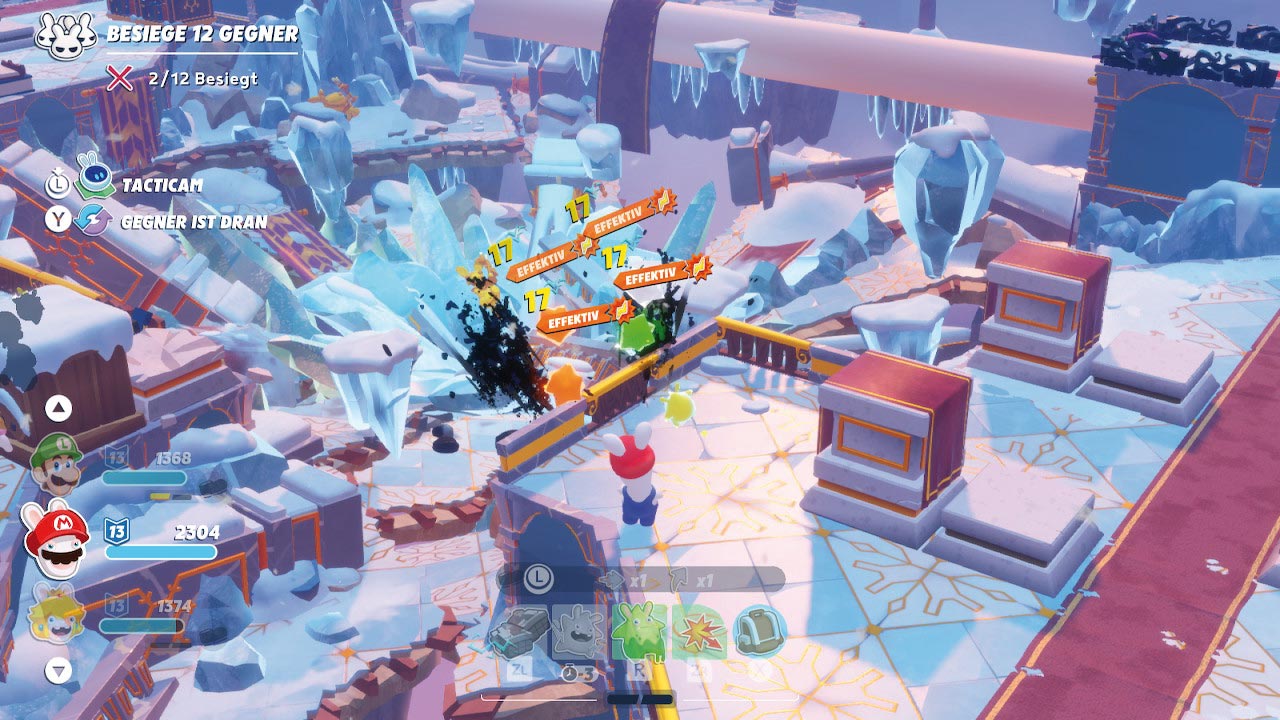This screenshot has height=720, width=1280.
Task: Choose the Rabbid Mario portrait
Action: (56, 540)
